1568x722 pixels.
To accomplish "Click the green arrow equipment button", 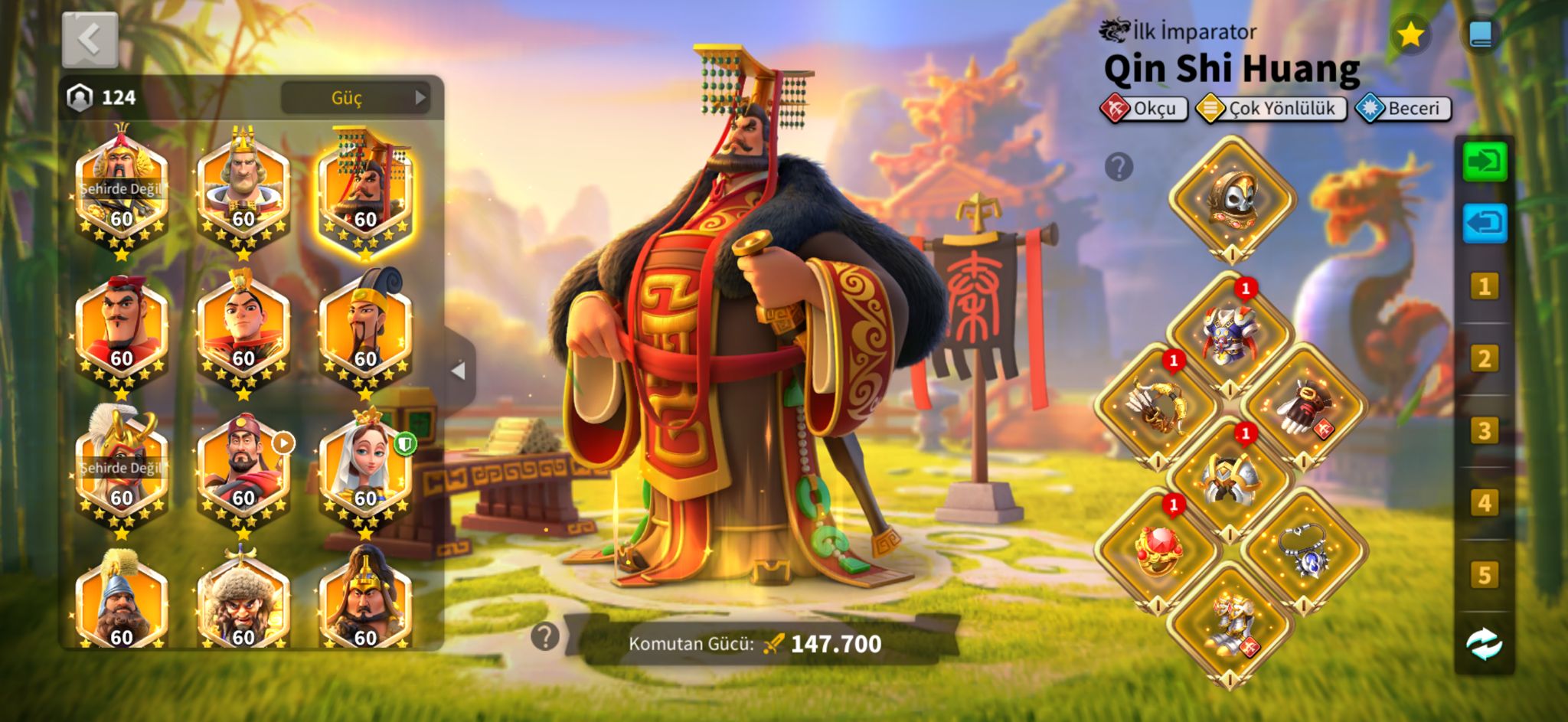I will tap(1485, 162).
